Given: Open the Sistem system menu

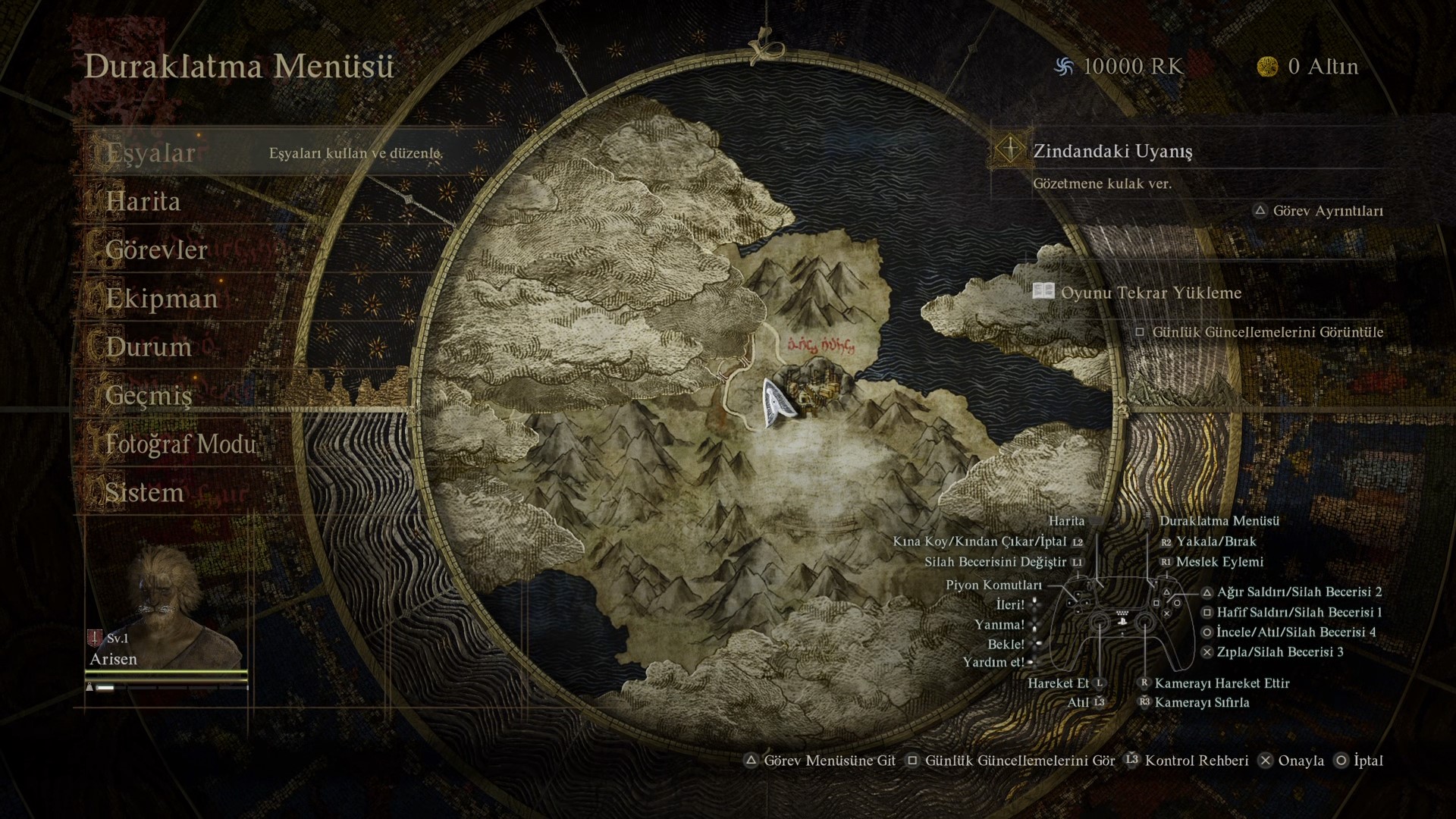Looking at the screenshot, I should pyautogui.click(x=144, y=493).
